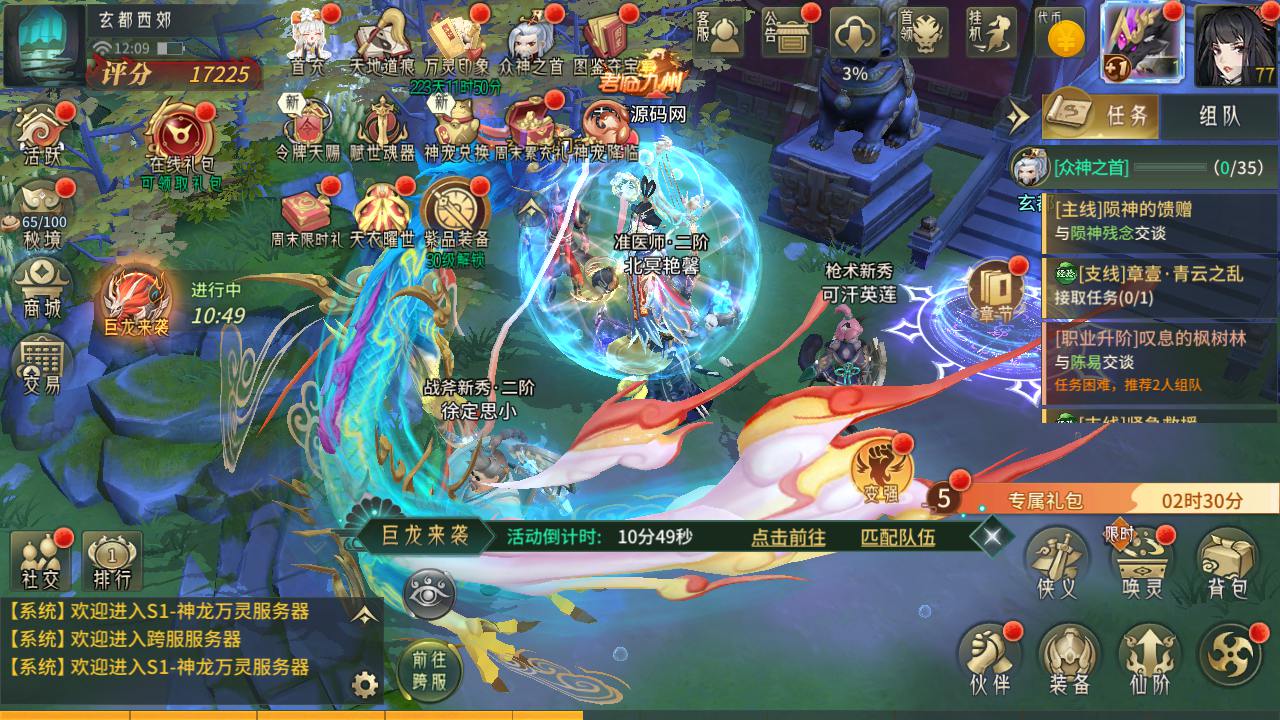Show the 排行 rankings
Viewport: 1280px width, 720px height.
pyautogui.click(x=112, y=561)
